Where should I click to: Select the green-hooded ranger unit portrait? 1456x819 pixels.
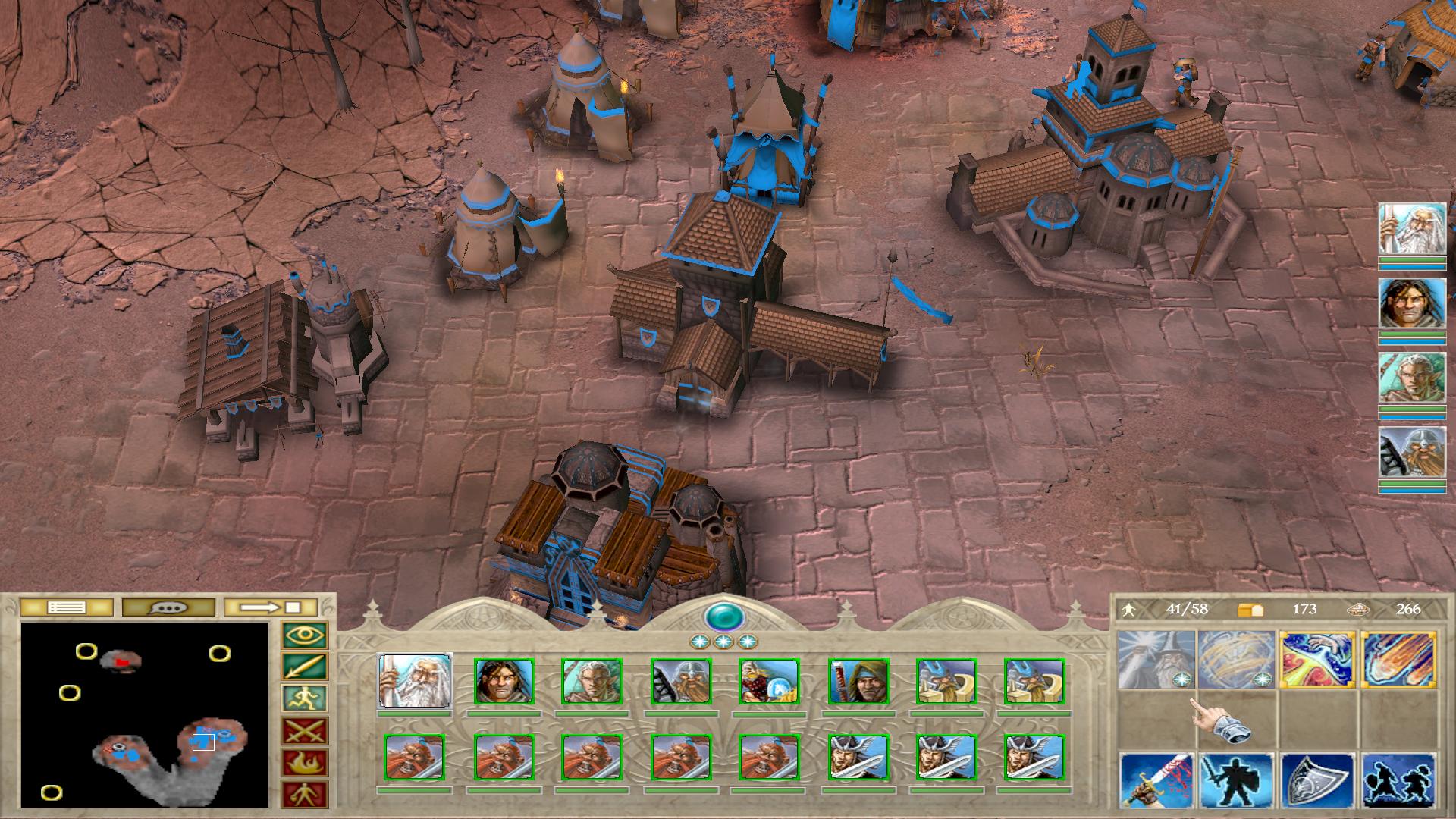pos(858,681)
